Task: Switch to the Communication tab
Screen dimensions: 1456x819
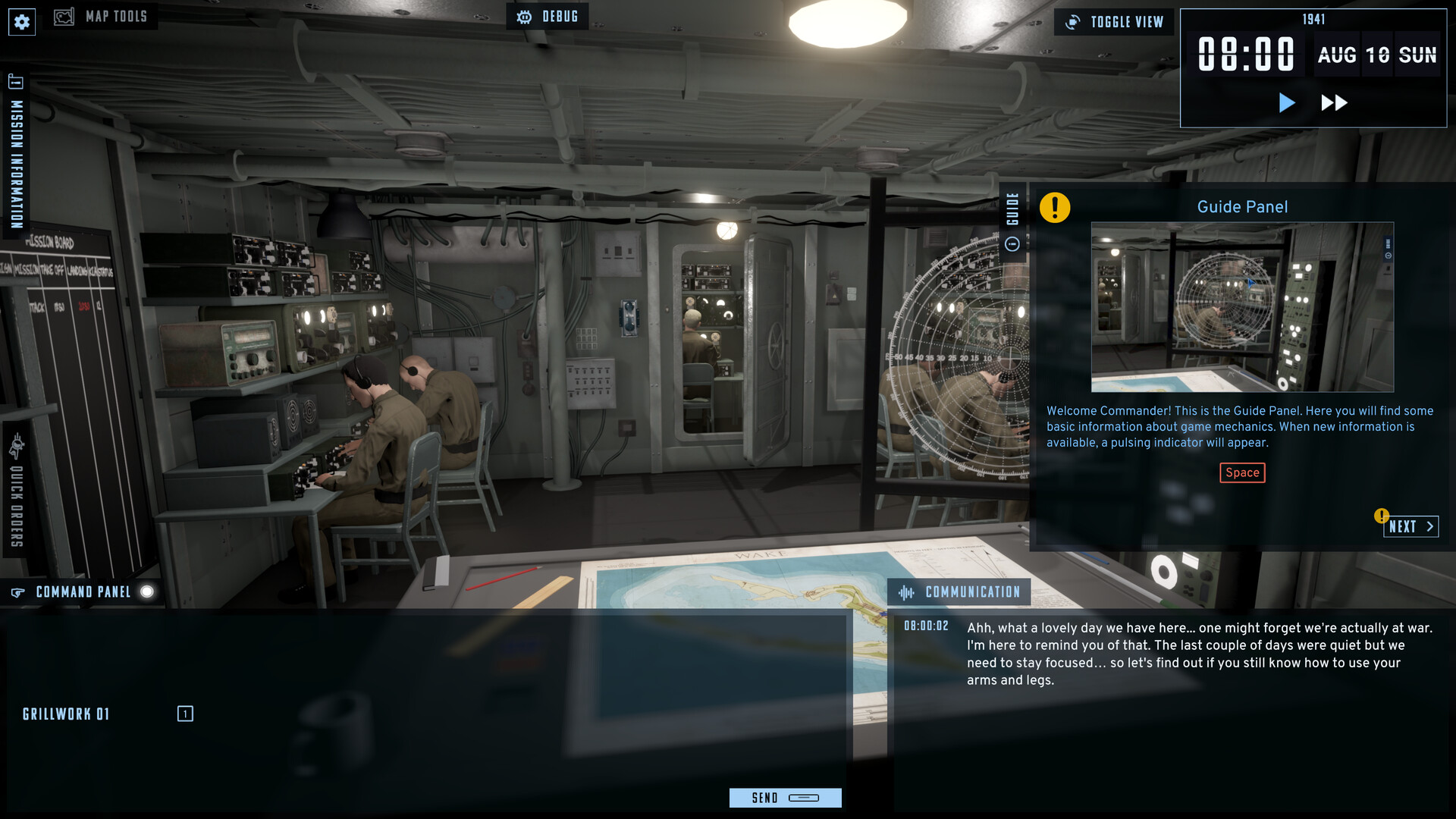Action: point(959,591)
